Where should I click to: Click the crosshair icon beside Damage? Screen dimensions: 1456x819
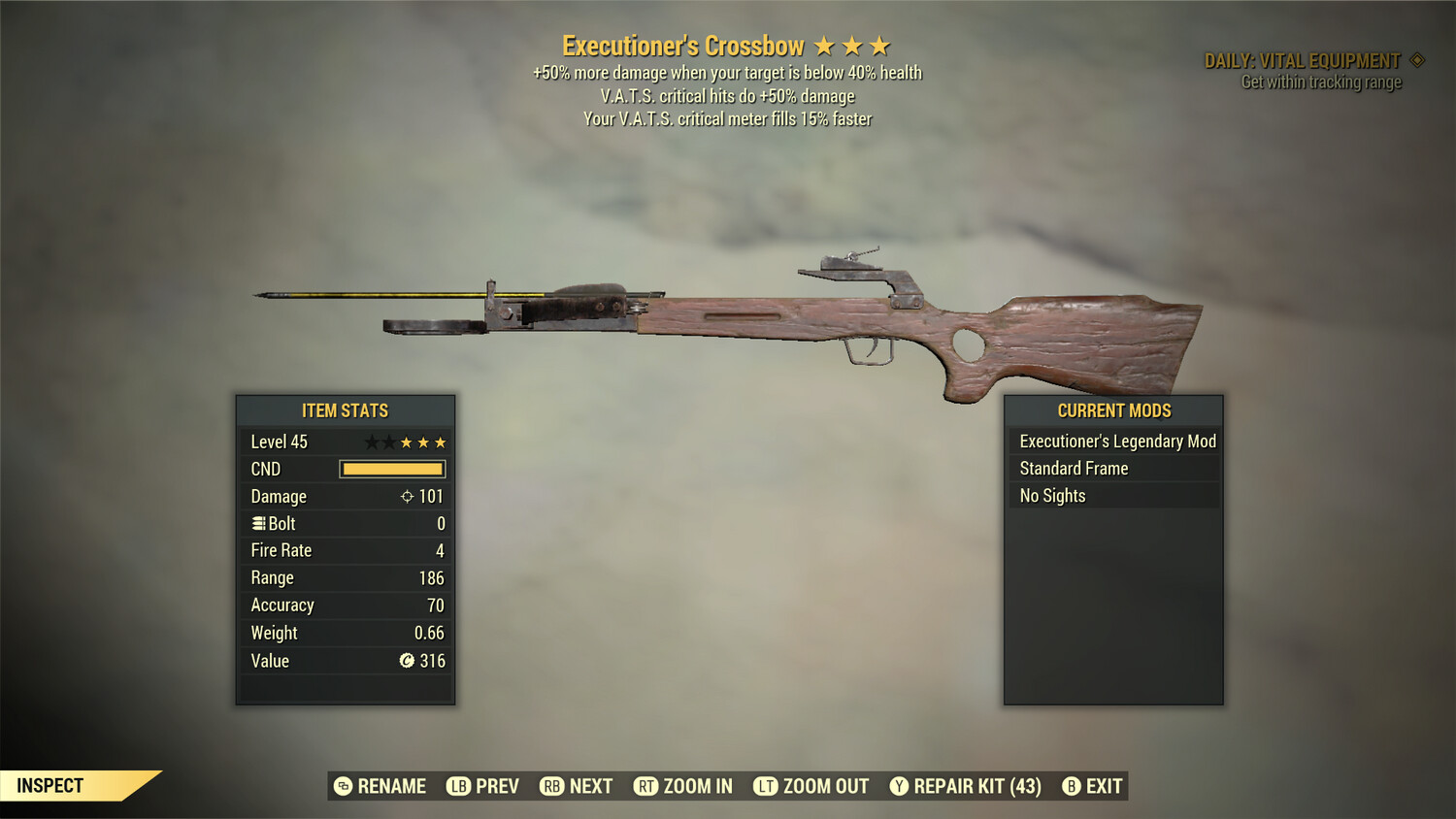(409, 496)
